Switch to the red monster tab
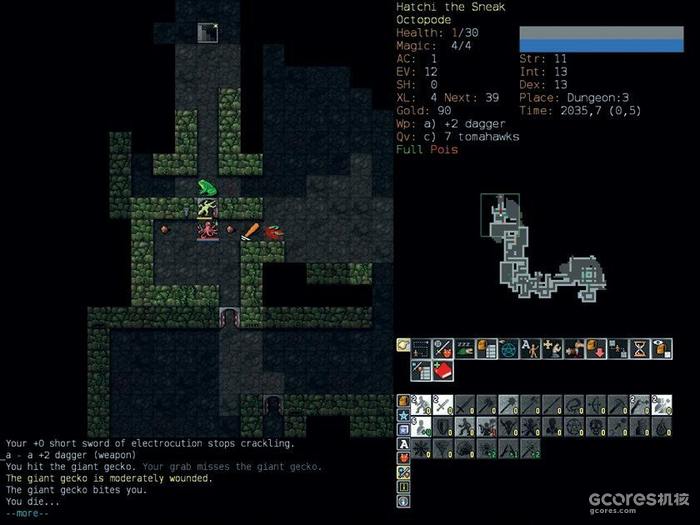This screenshot has height=525, width=700. (x=403, y=459)
